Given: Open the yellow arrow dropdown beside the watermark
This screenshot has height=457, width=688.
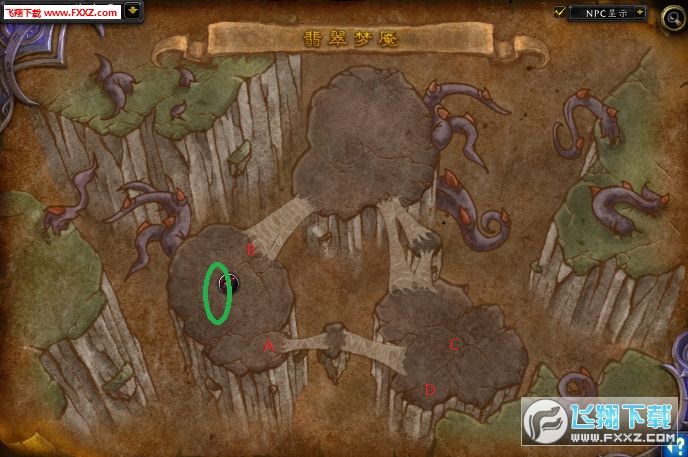Looking at the screenshot, I should [134, 12].
